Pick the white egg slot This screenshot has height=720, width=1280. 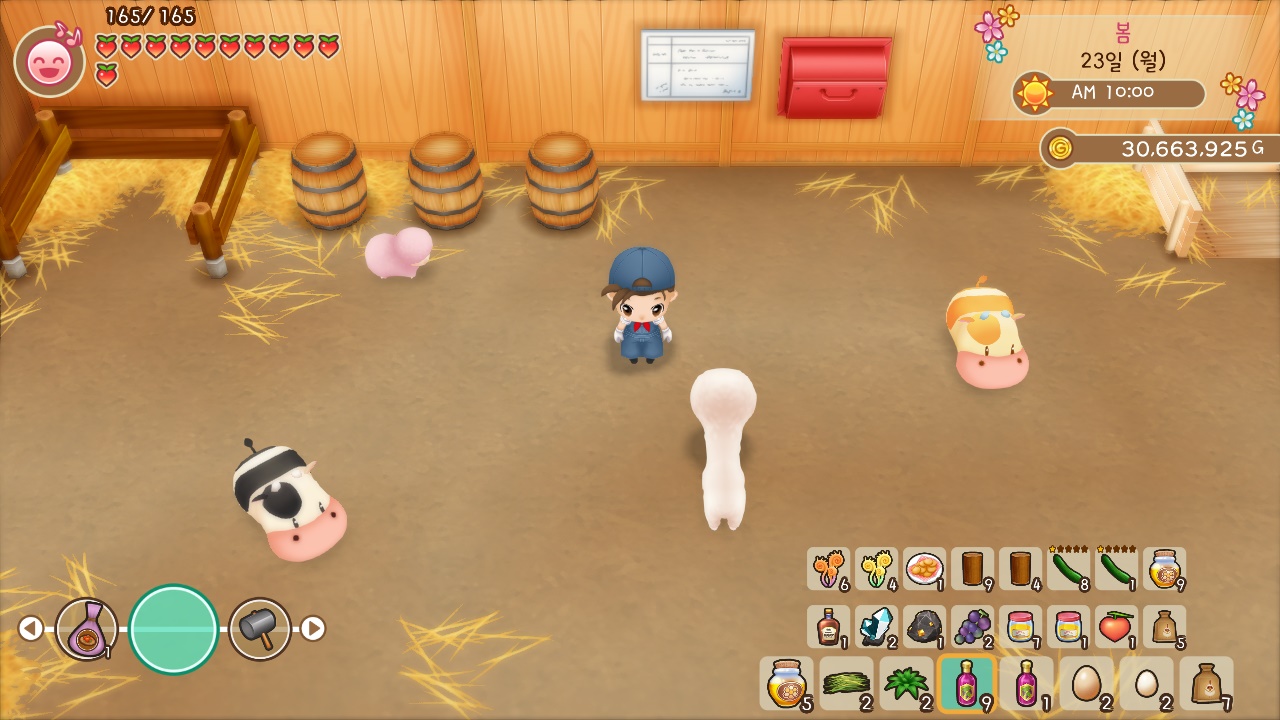[x=1146, y=683]
